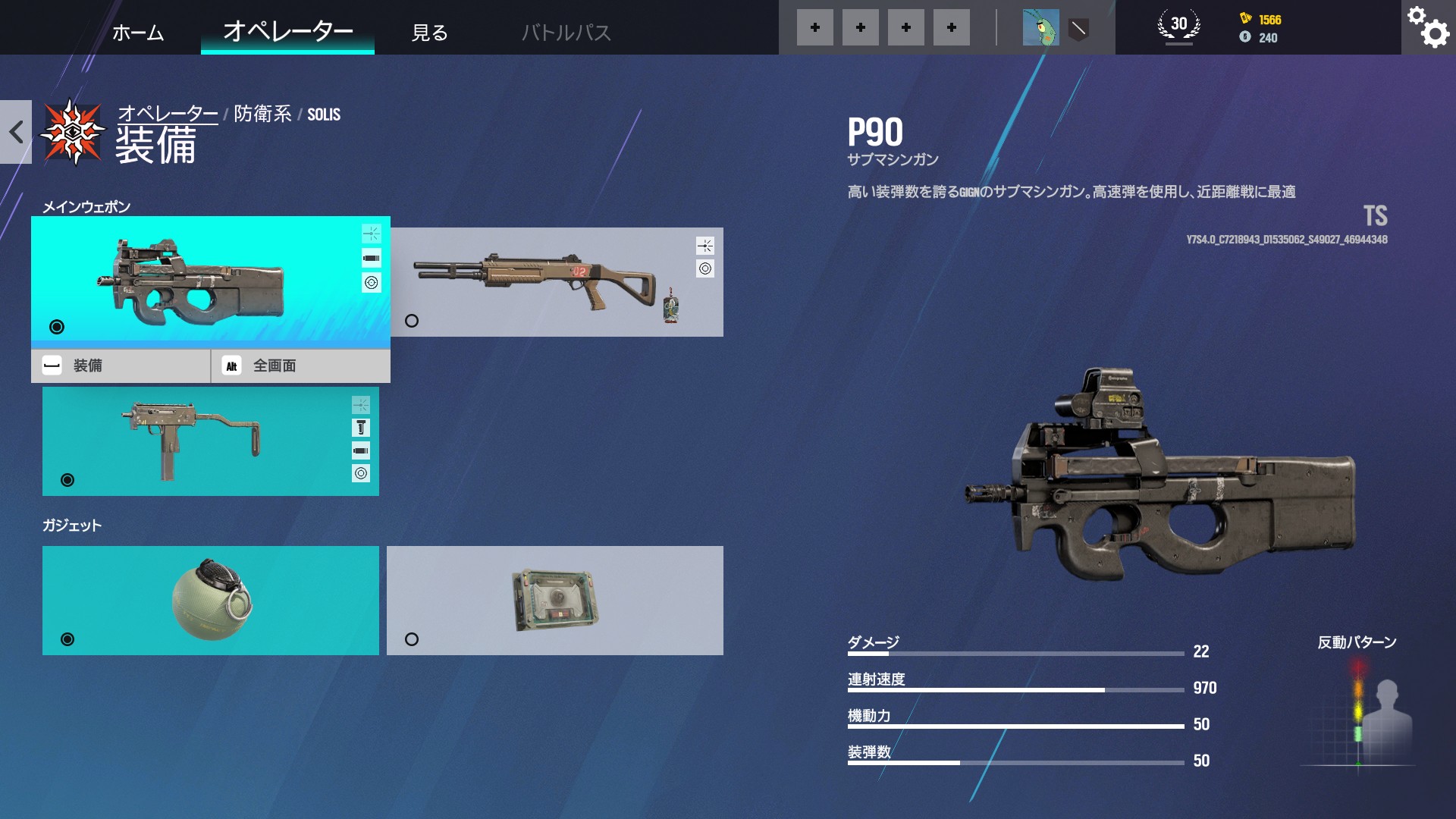1456x819 pixels.
Task: Click the first plus attachment slot in the top bar
Action: [x=814, y=27]
